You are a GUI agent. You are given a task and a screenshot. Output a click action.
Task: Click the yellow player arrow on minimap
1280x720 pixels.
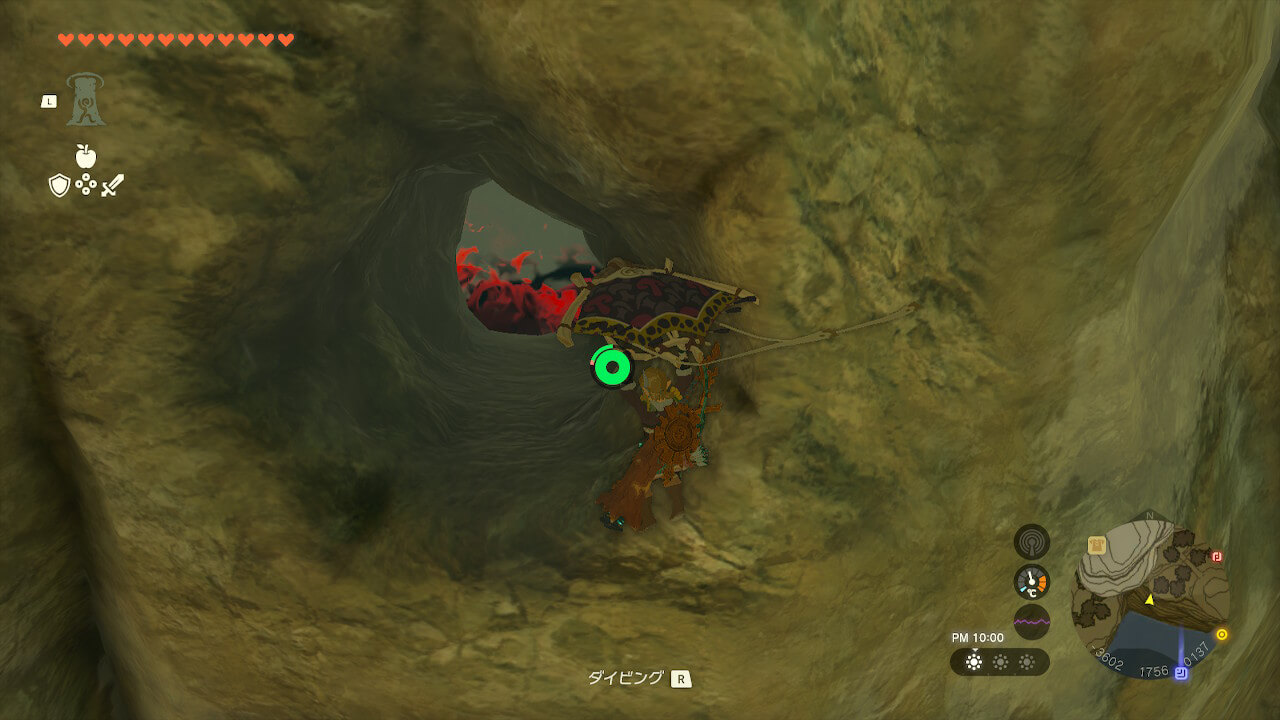[x=1149, y=600]
